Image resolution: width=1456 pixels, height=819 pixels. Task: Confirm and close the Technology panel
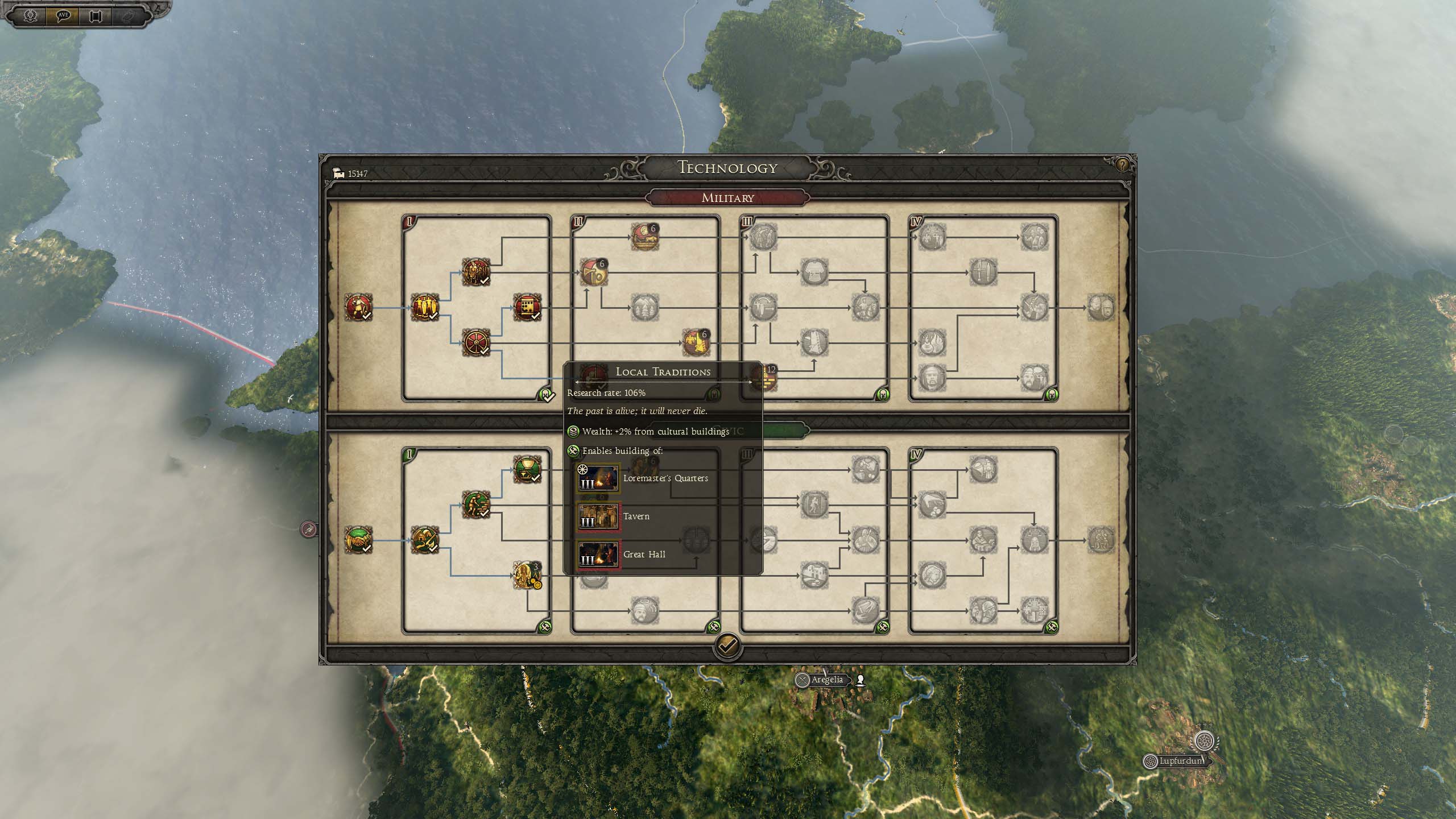pyautogui.click(x=727, y=645)
